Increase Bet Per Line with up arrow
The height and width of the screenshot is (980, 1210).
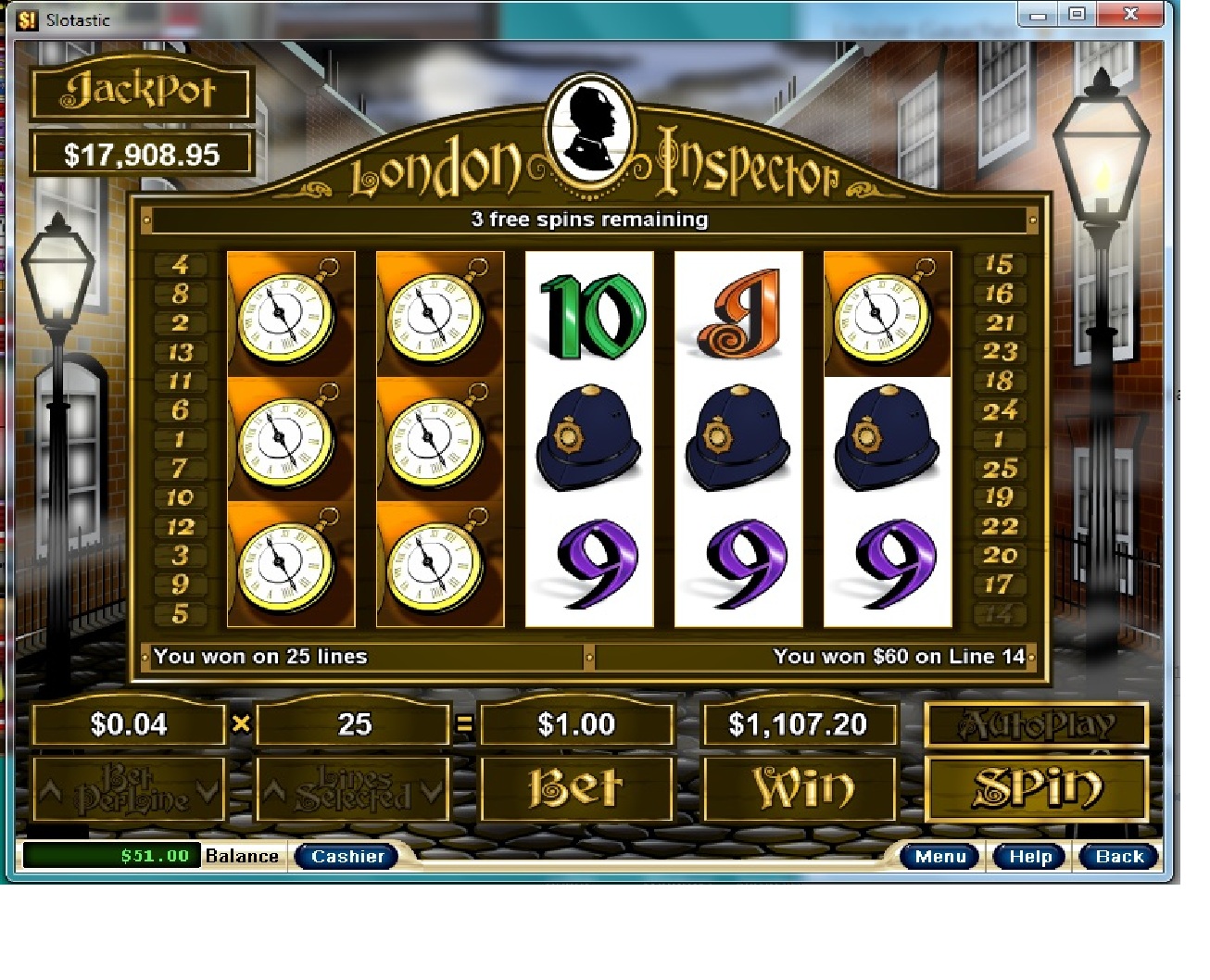point(51,790)
